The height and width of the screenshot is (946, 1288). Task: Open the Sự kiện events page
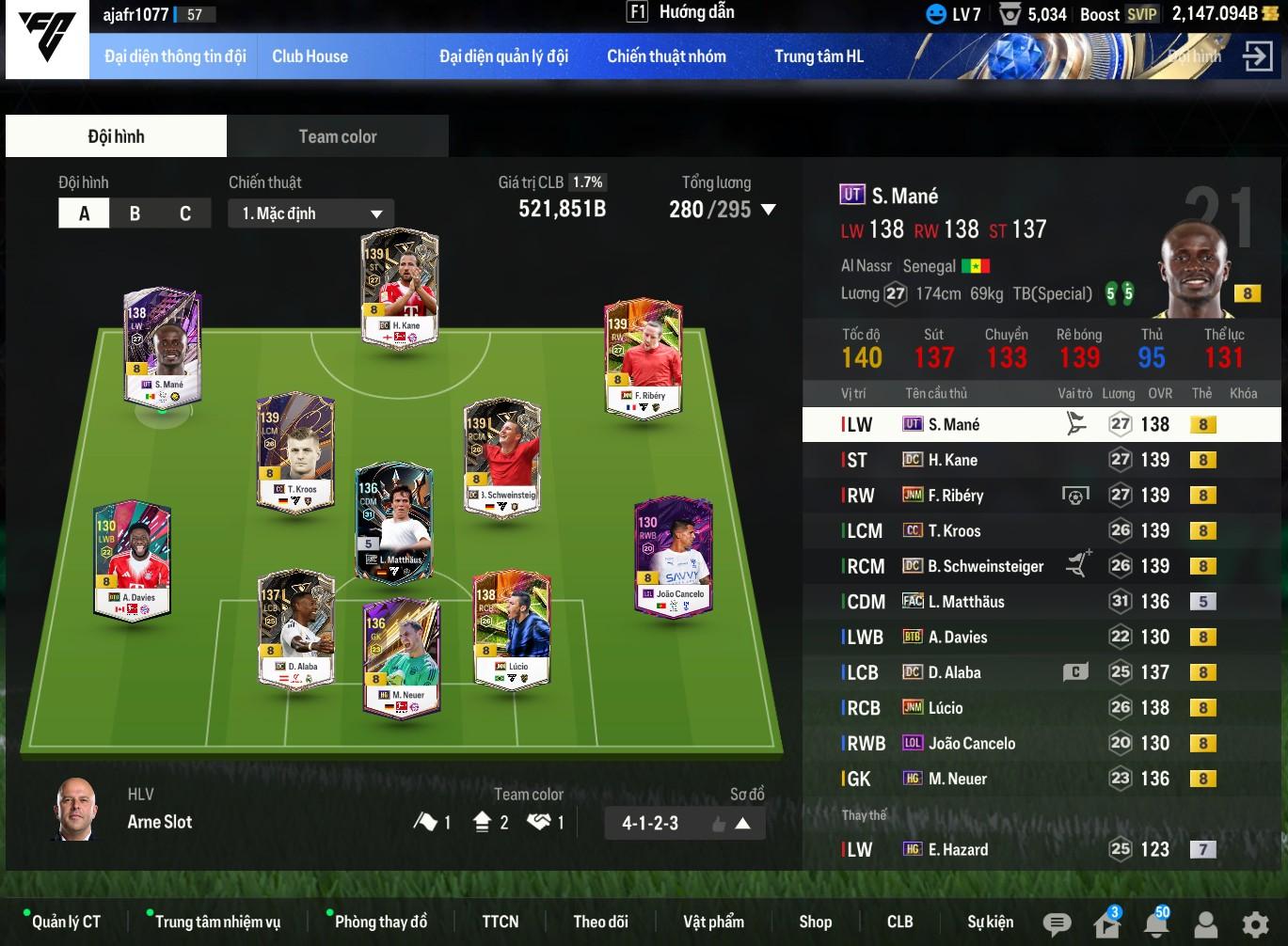coord(990,922)
